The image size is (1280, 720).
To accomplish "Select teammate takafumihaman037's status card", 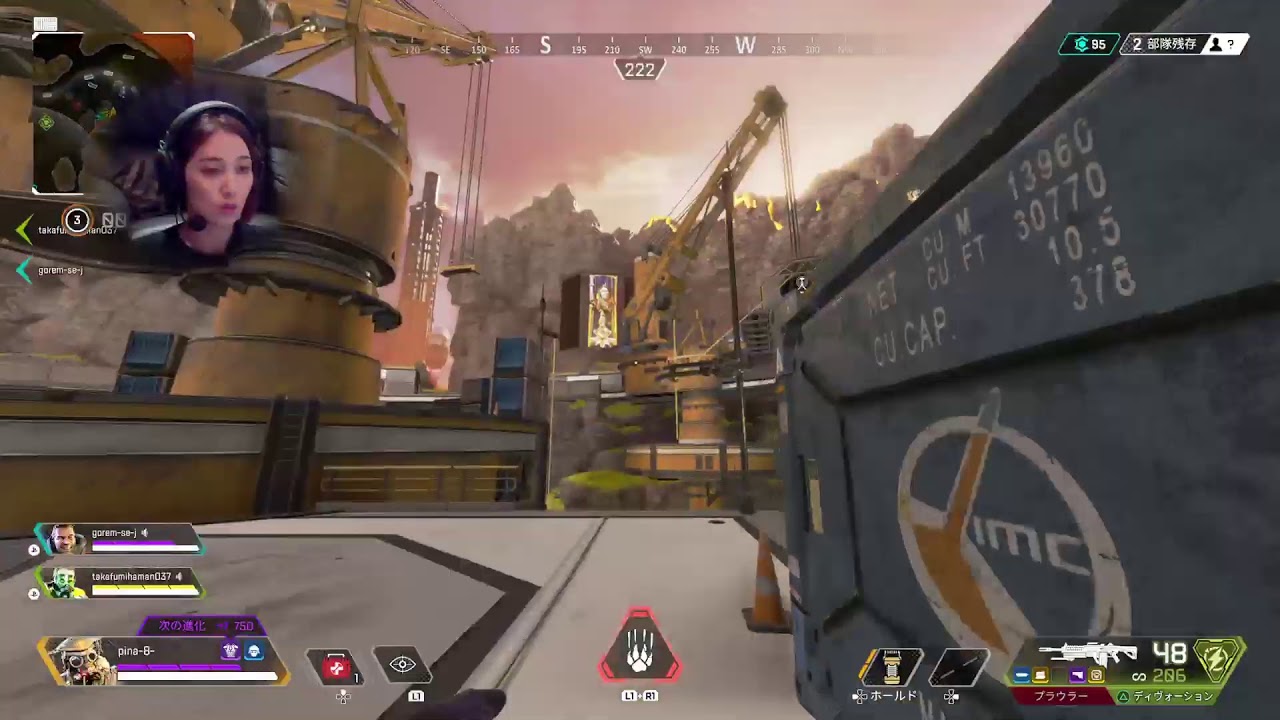I will 120,583.
